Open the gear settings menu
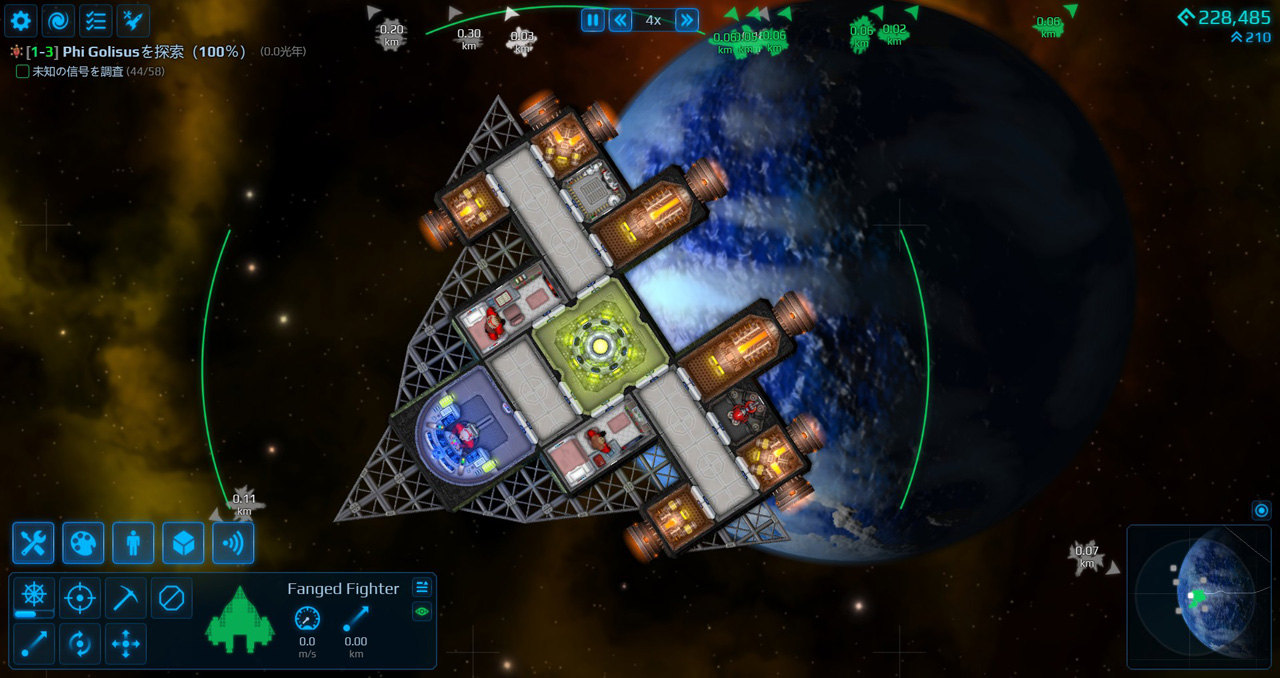The height and width of the screenshot is (678, 1280). pos(21,20)
